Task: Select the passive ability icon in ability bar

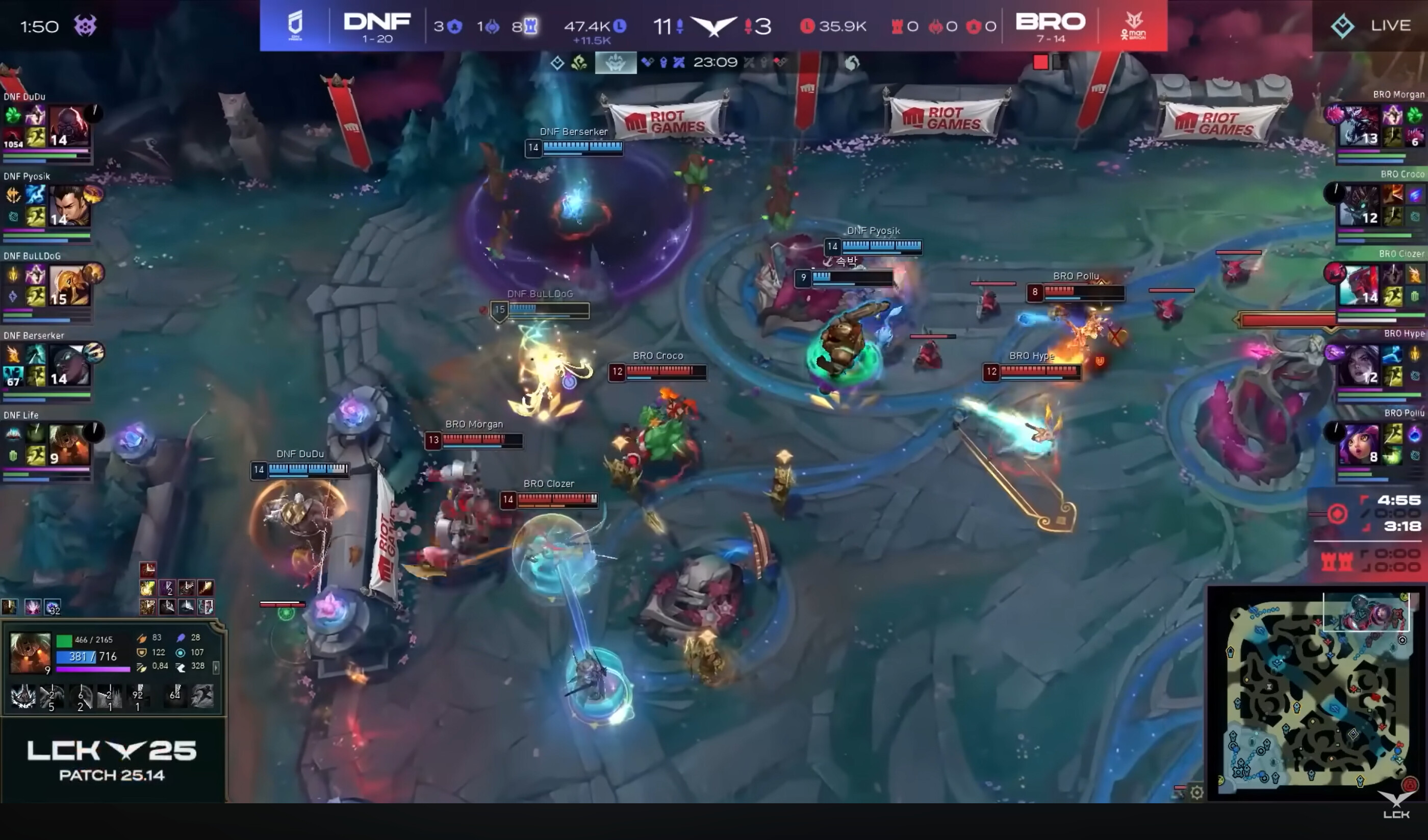Action: pyautogui.click(x=23, y=696)
